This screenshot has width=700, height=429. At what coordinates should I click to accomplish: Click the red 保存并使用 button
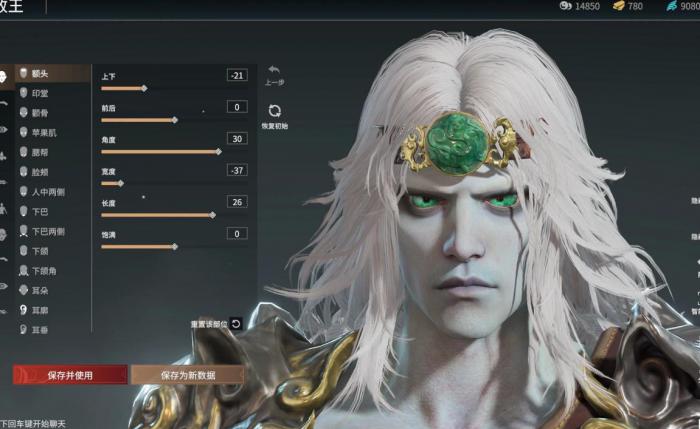tap(70, 375)
